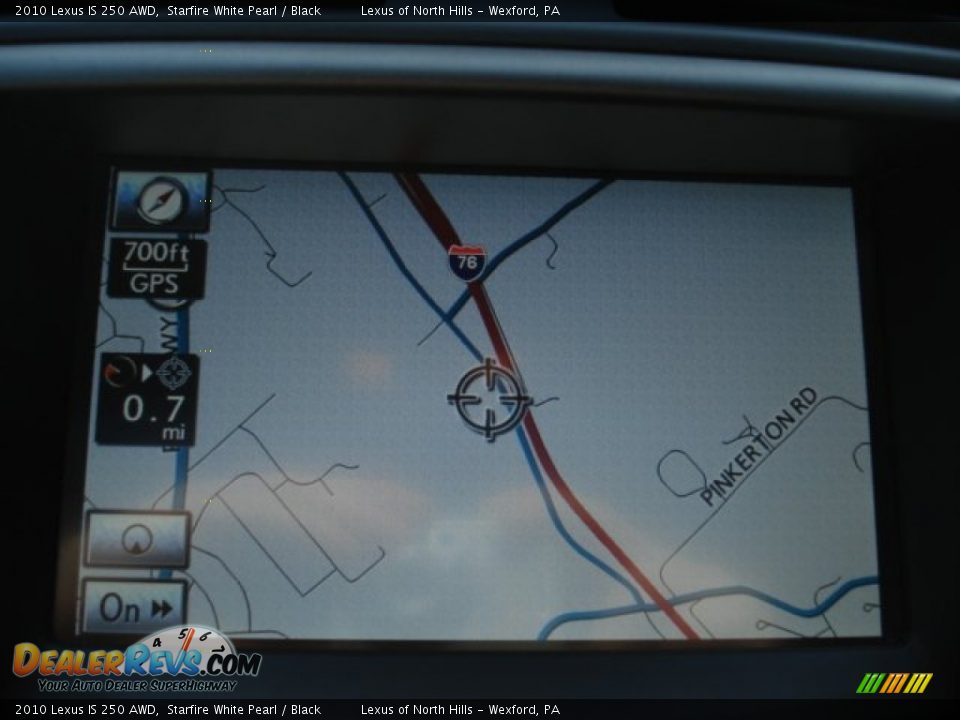
Task: Open the 0.7 mi distance-to-cursor panel
Action: (148, 398)
